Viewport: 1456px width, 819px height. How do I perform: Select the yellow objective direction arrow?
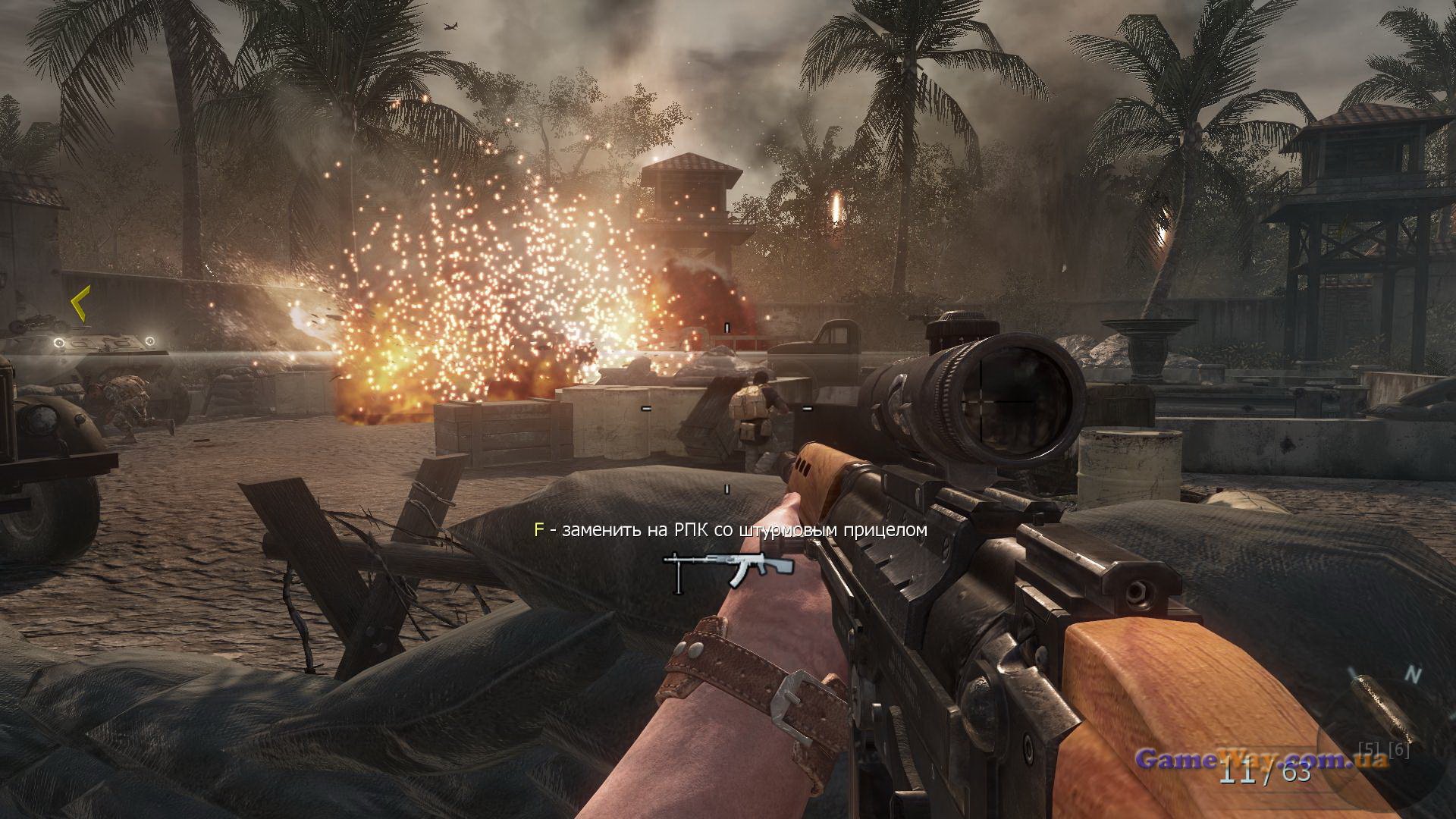tap(80, 303)
